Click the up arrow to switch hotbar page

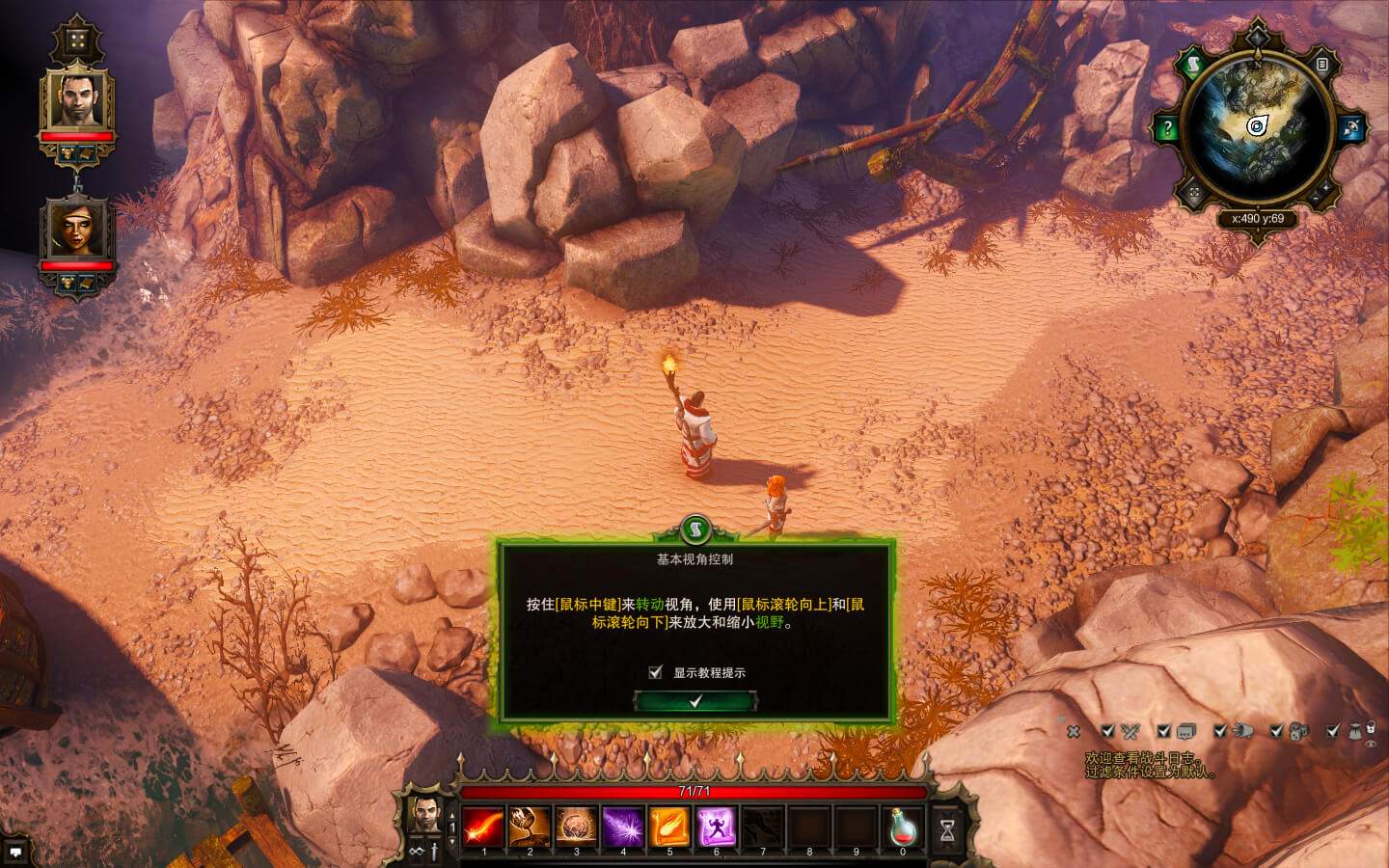453,813
